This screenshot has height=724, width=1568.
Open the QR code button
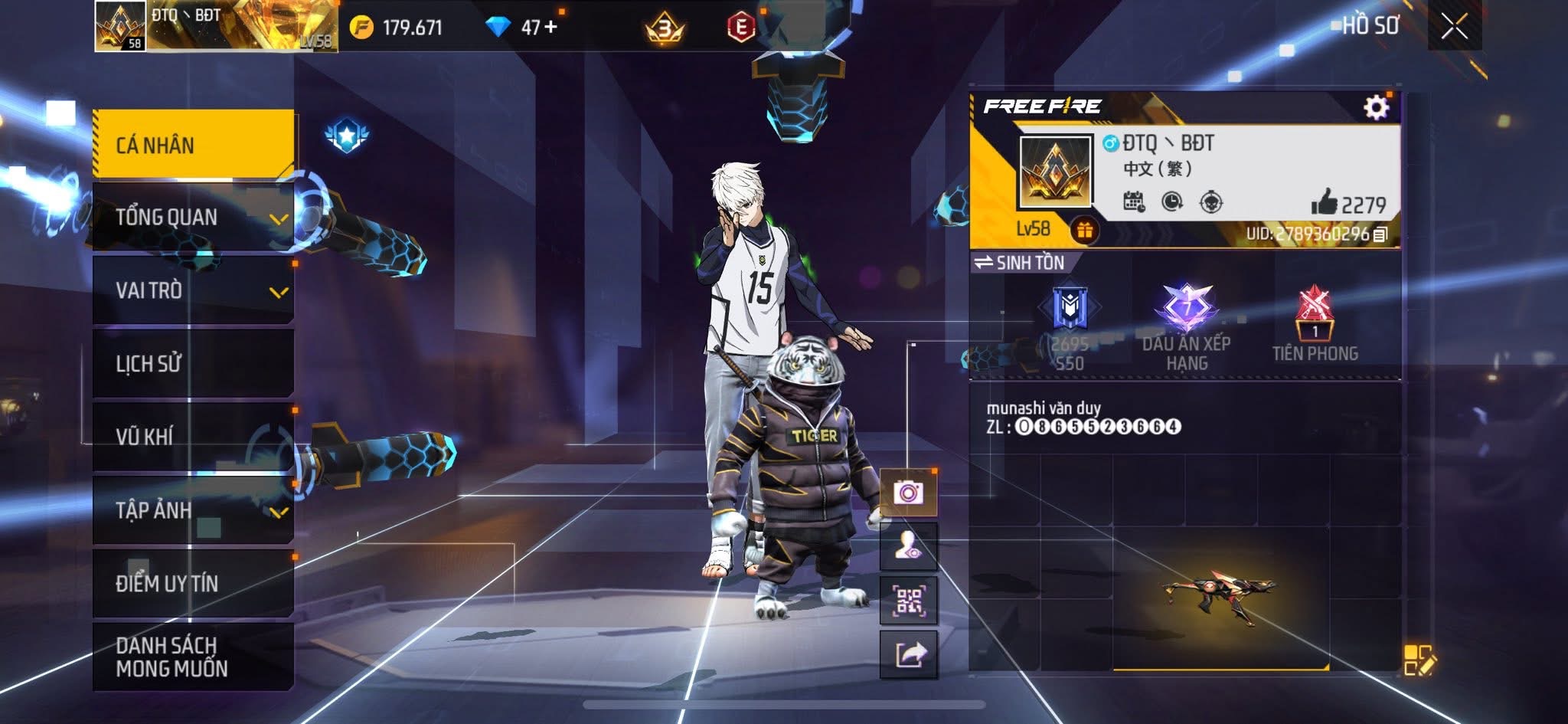pyautogui.click(x=909, y=601)
